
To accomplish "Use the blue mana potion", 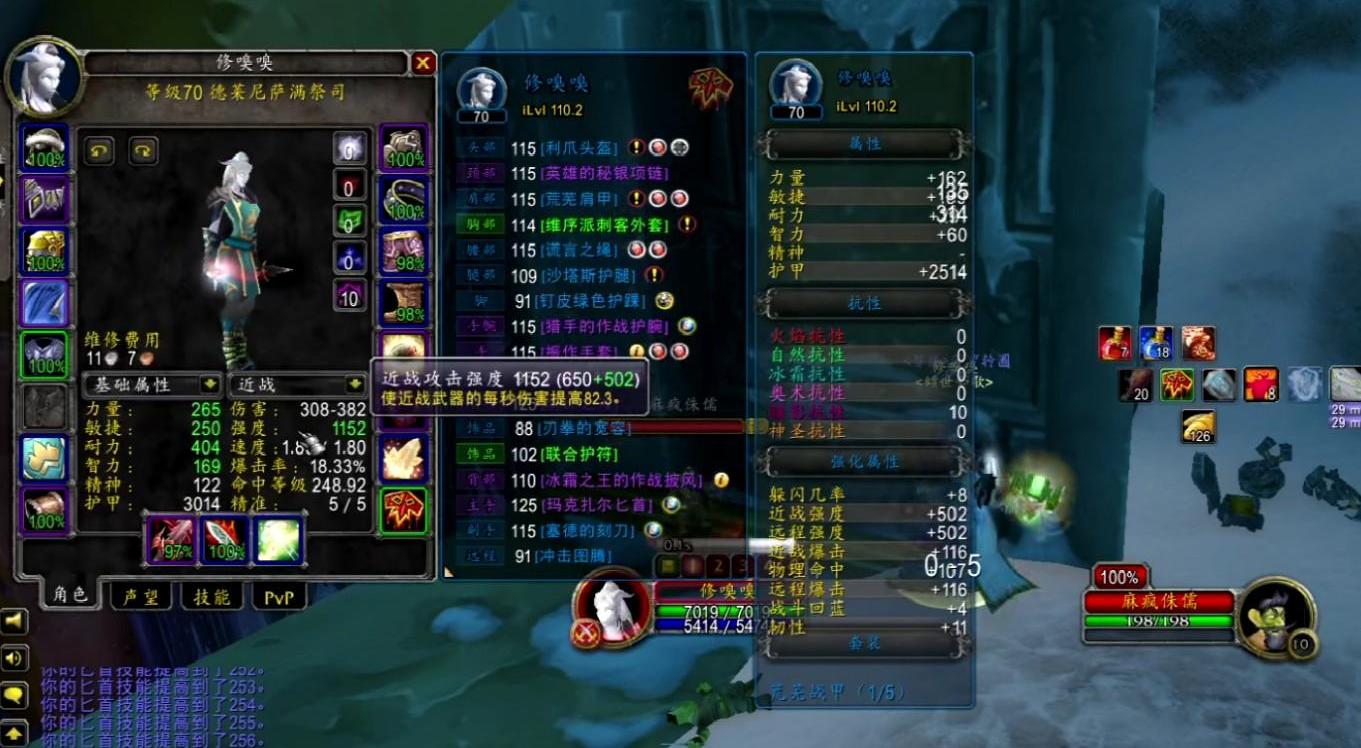I will pyautogui.click(x=1155, y=343).
